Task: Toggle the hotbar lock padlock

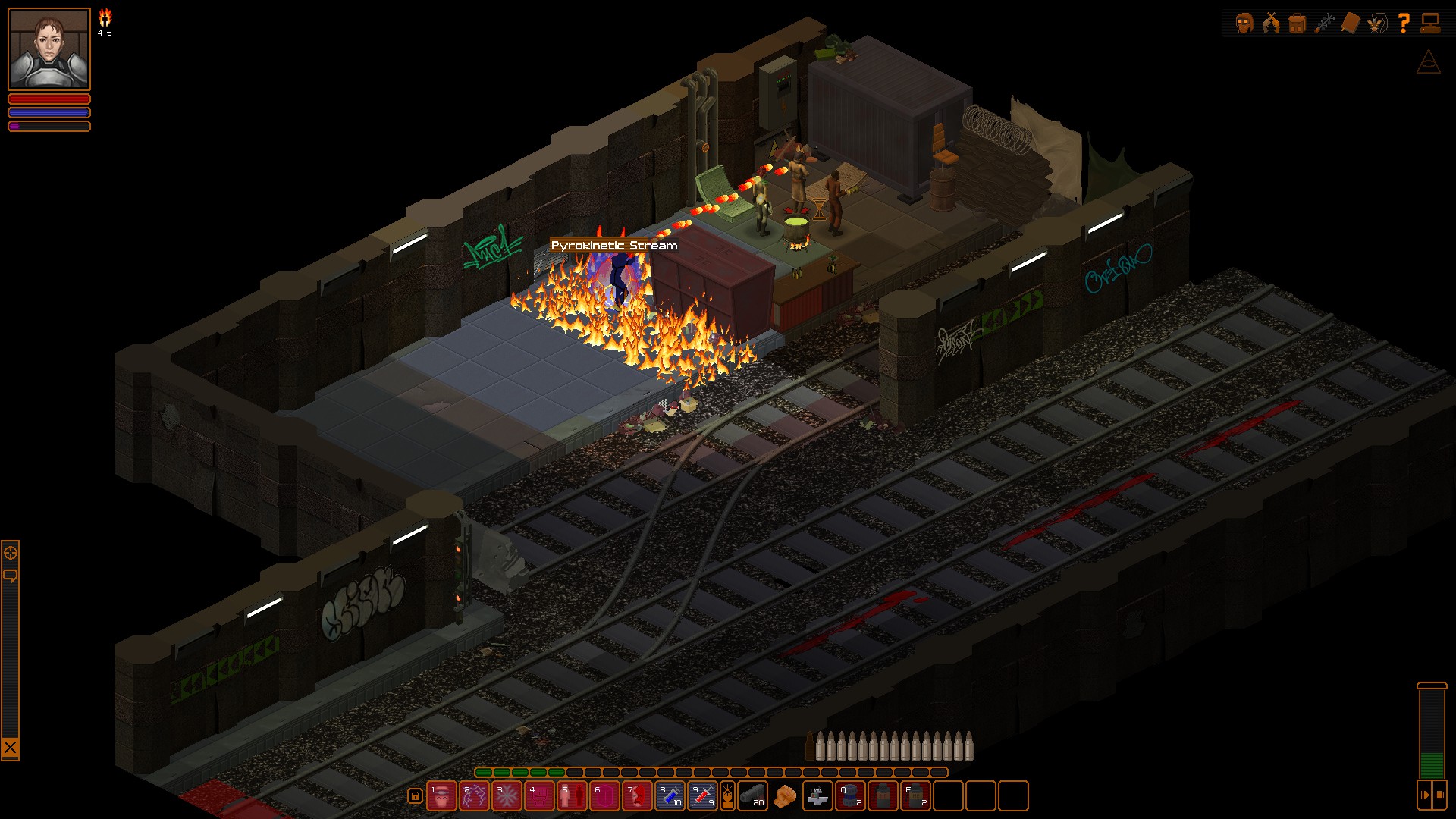Action: (x=415, y=797)
